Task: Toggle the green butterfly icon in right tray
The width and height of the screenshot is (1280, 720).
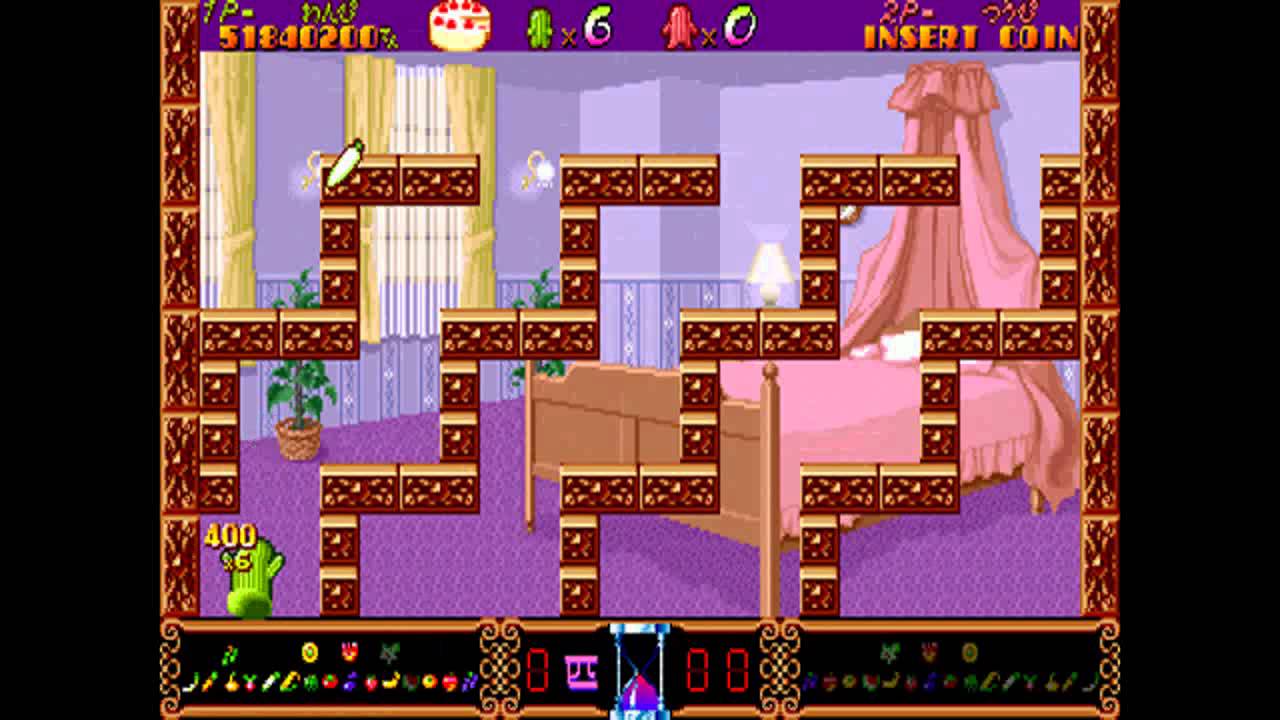Action: [890, 652]
